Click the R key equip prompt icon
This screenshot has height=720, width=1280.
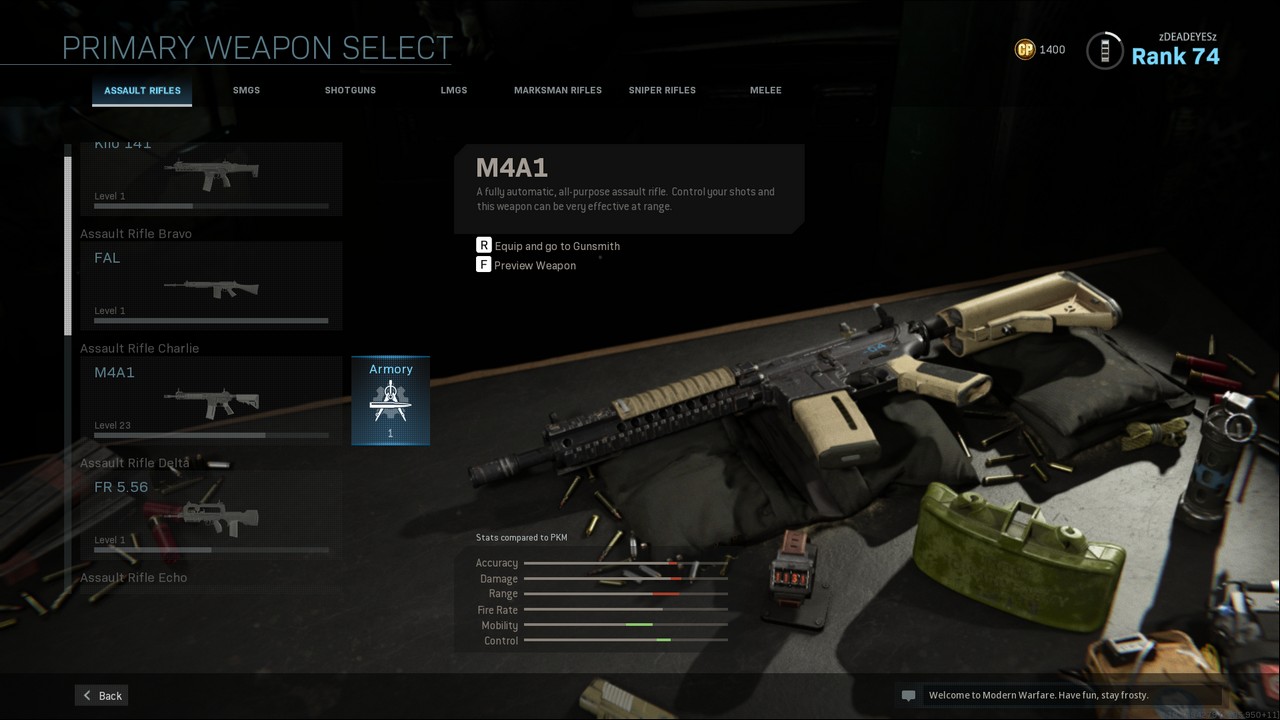pyautogui.click(x=483, y=245)
